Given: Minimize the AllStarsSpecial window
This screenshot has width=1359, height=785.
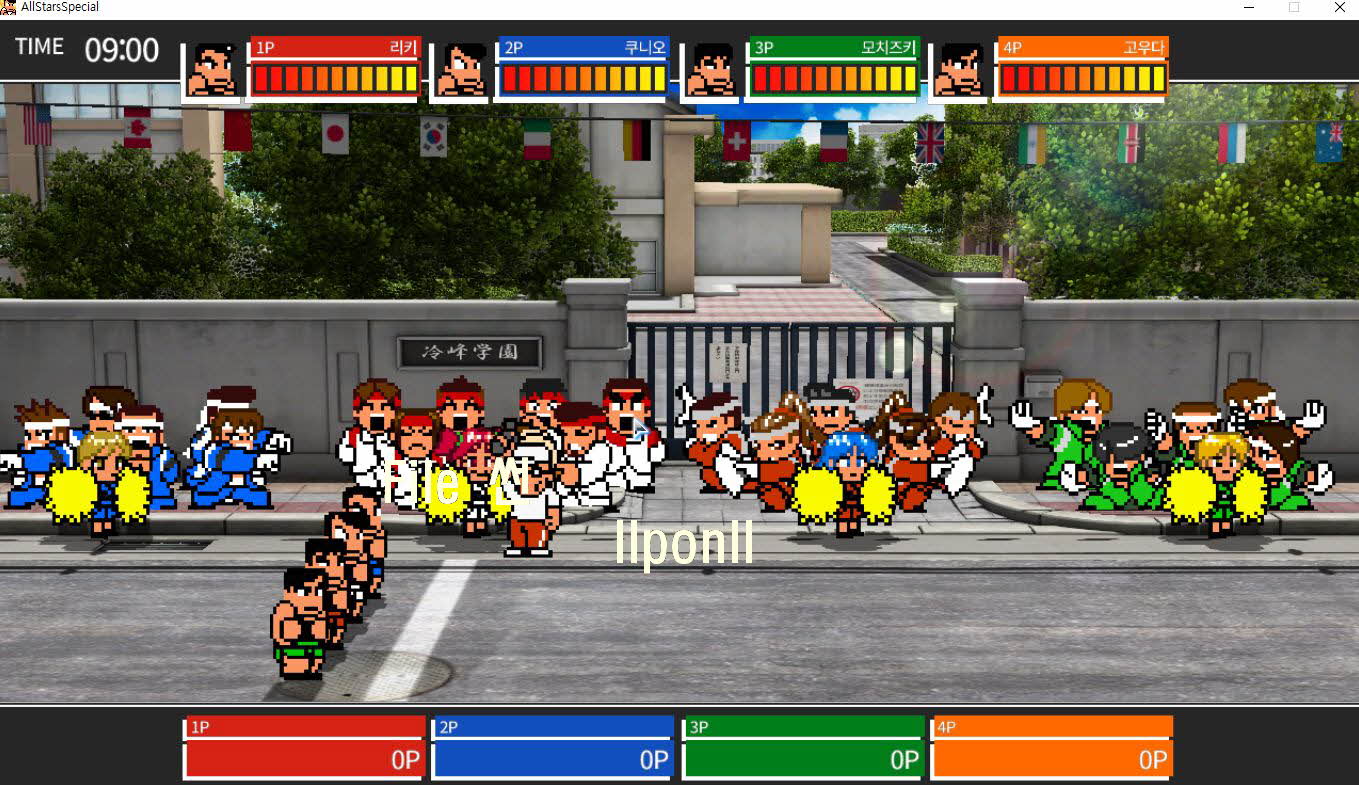Looking at the screenshot, I should point(1249,8).
